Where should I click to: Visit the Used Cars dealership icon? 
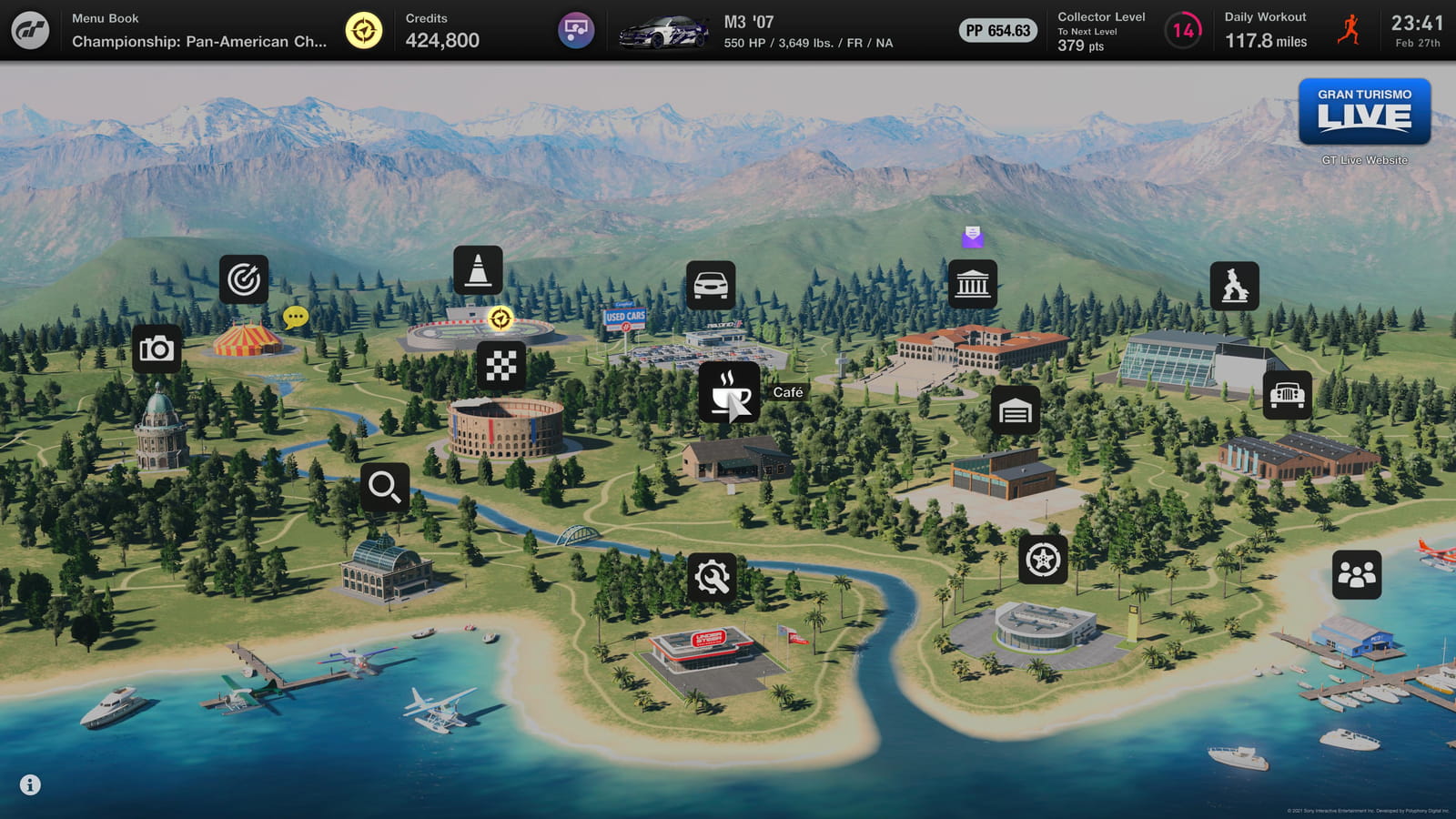point(711,286)
